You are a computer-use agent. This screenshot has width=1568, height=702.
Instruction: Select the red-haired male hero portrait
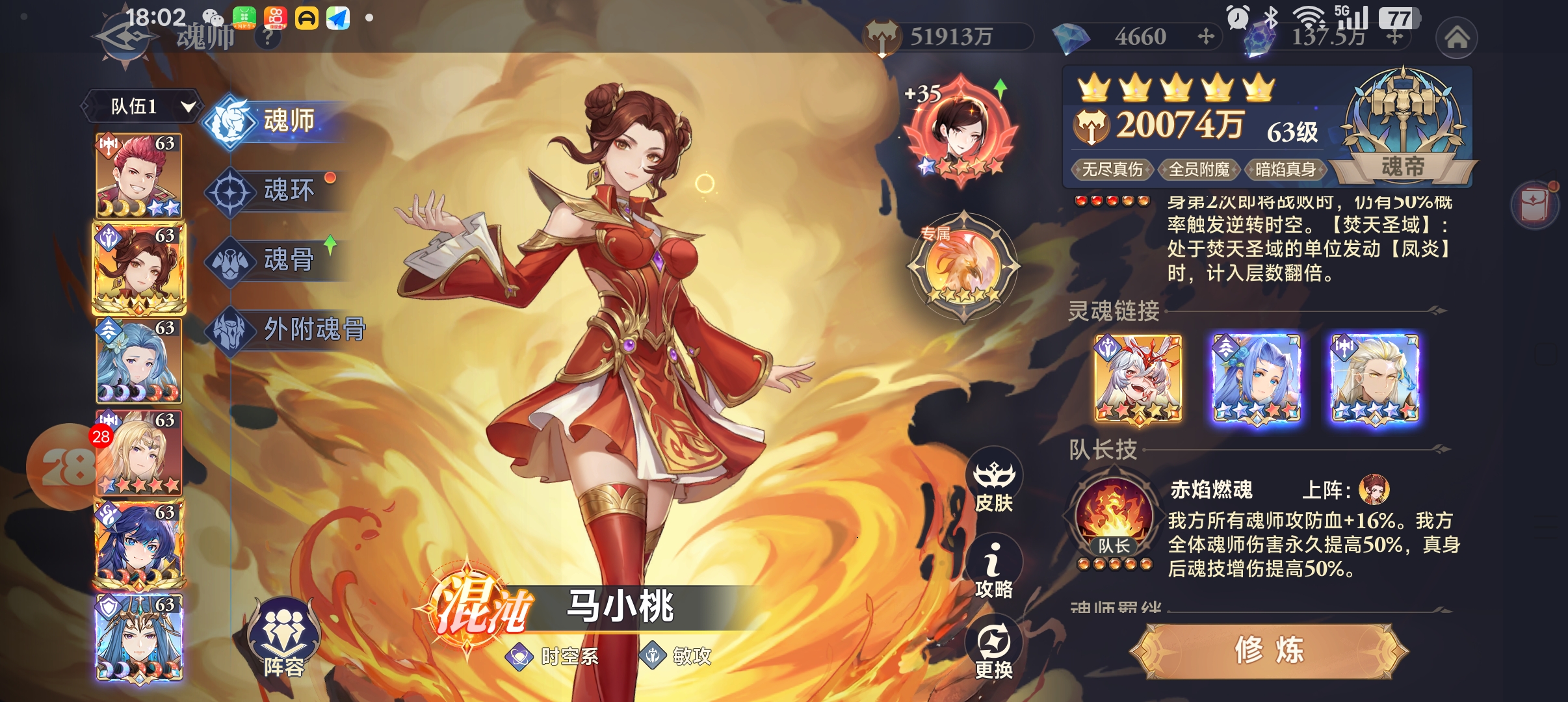point(138,175)
